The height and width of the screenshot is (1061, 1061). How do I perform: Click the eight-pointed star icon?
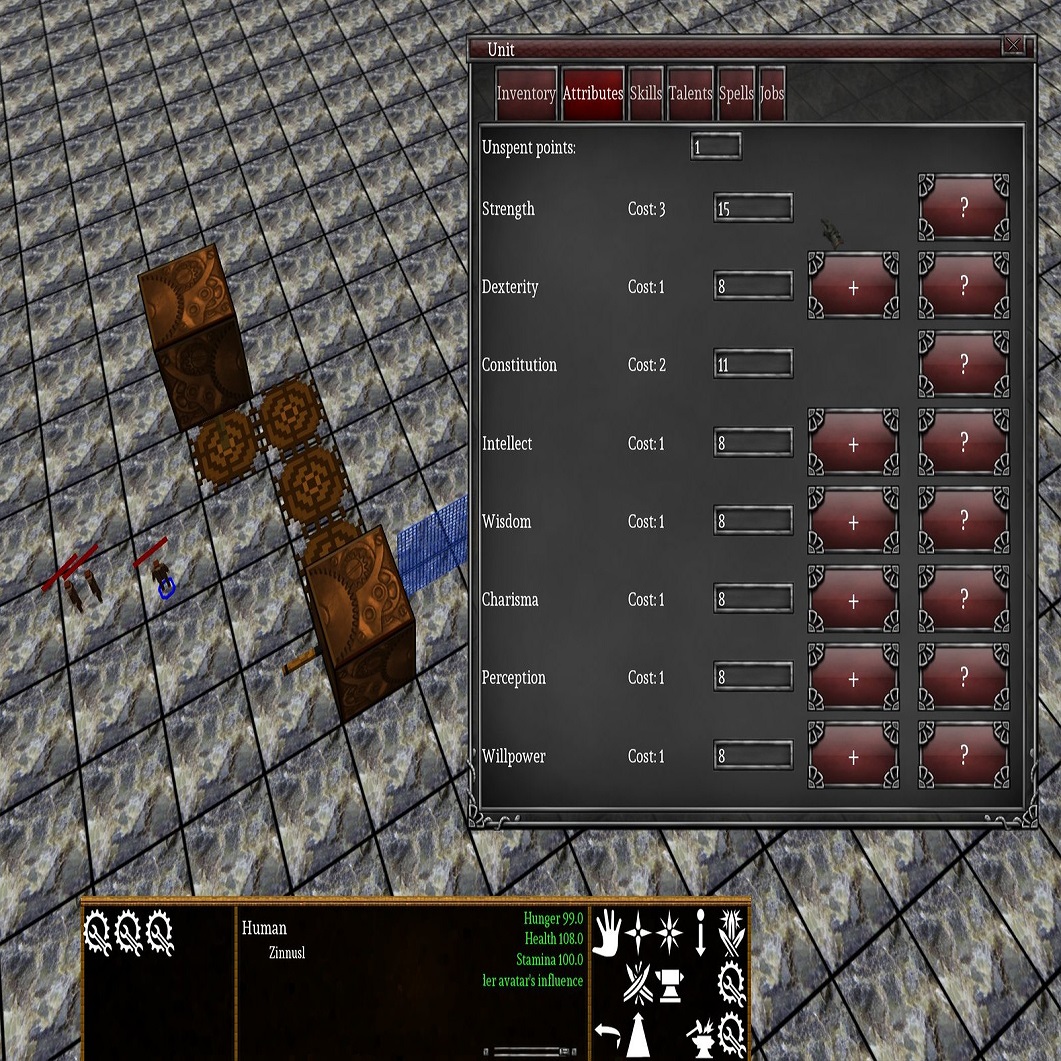click(669, 933)
